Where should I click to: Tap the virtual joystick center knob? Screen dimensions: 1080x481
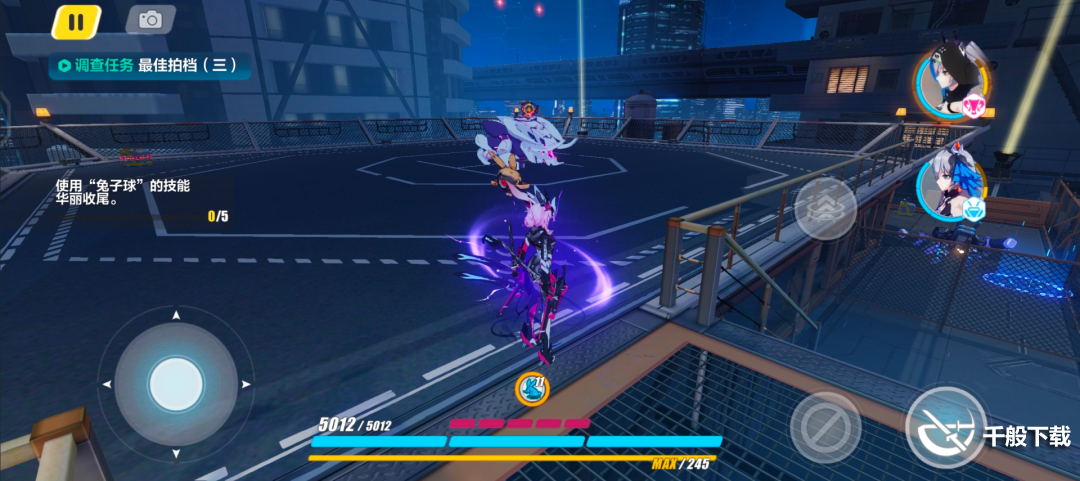coord(176,382)
